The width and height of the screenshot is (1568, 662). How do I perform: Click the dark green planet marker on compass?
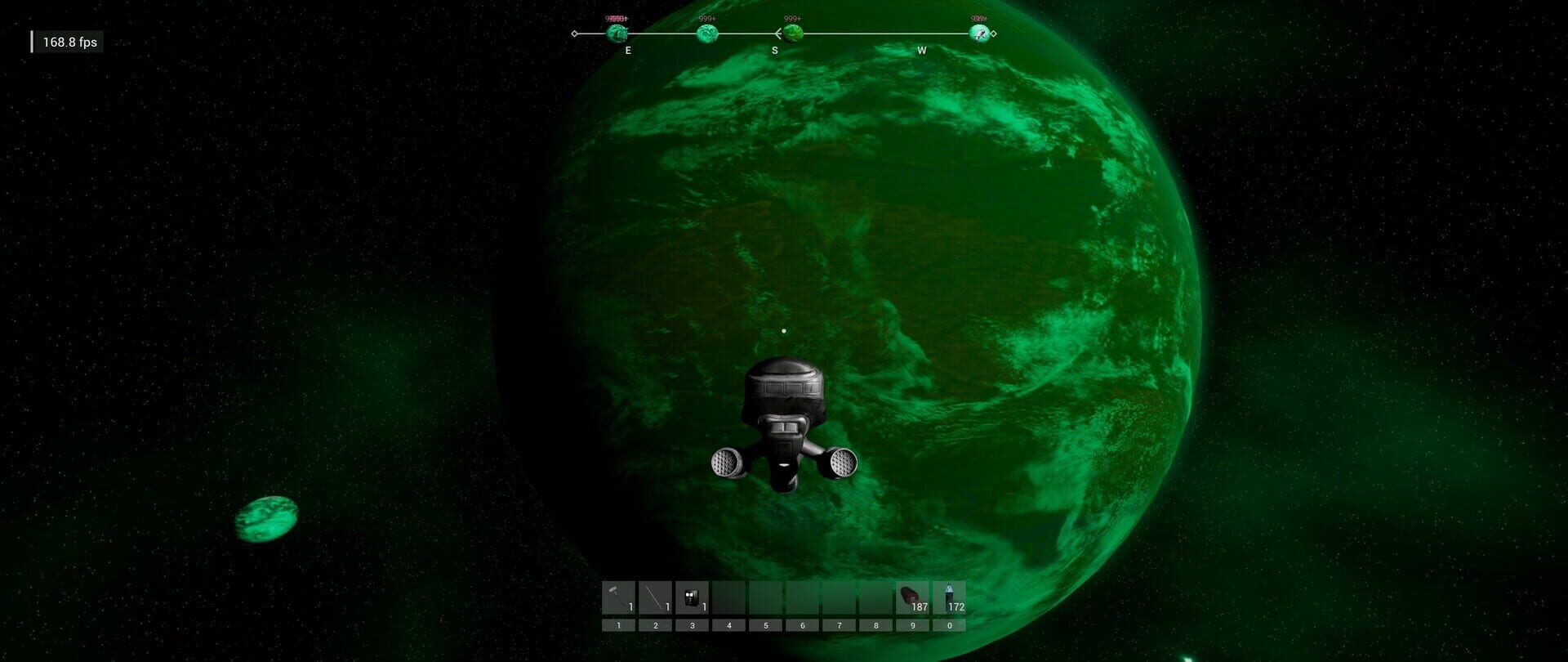[793, 34]
